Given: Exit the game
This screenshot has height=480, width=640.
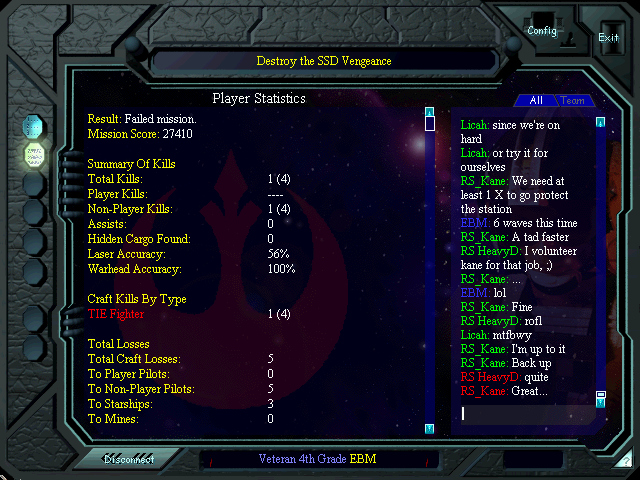Looking at the screenshot, I should 608,37.
